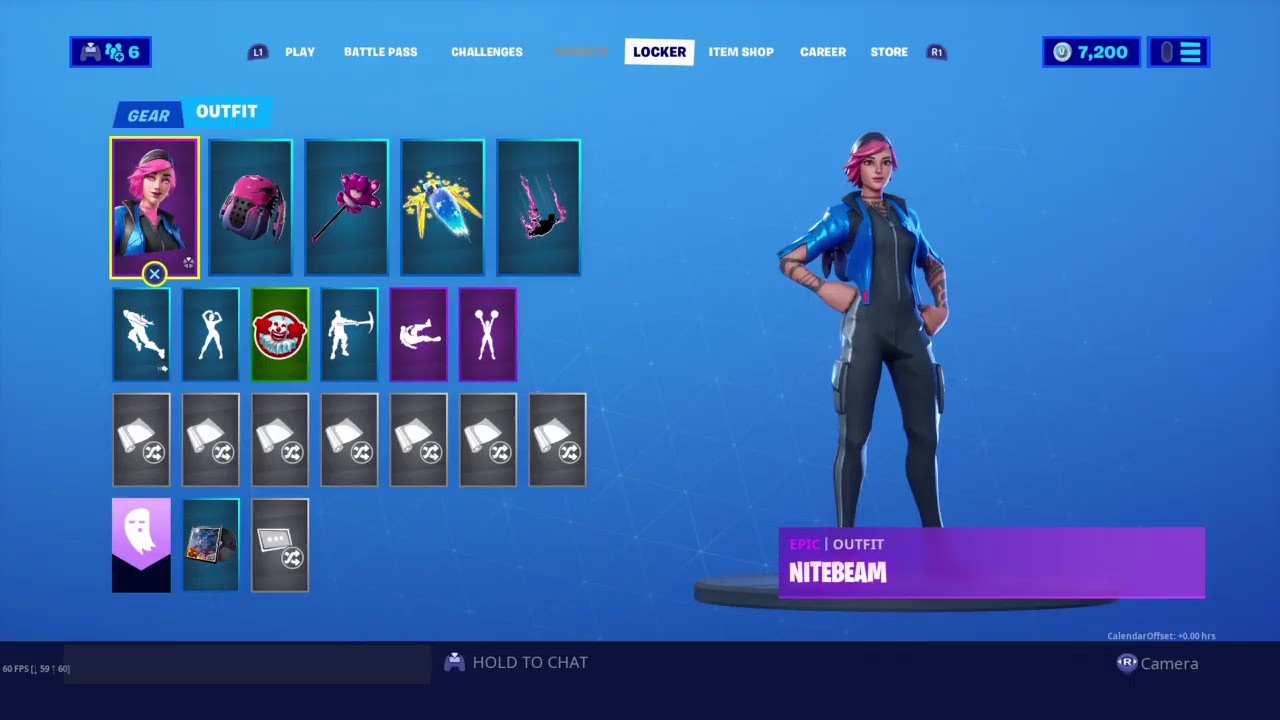This screenshot has width=1280, height=720.
Task: Click the HOLD TO CHAT button
Action: pyautogui.click(x=516, y=662)
